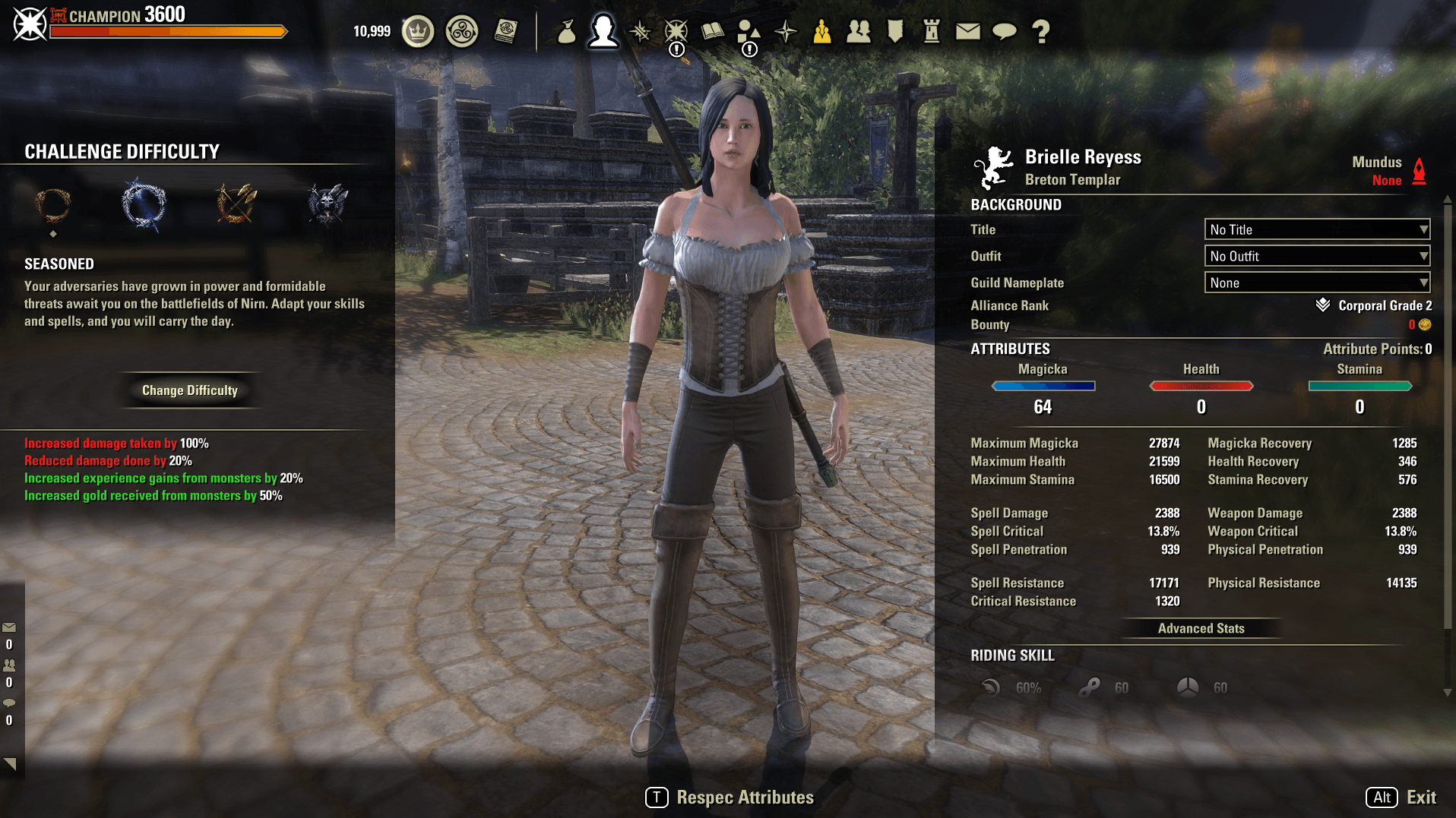
Task: Open the journal book icon
Action: click(x=712, y=31)
